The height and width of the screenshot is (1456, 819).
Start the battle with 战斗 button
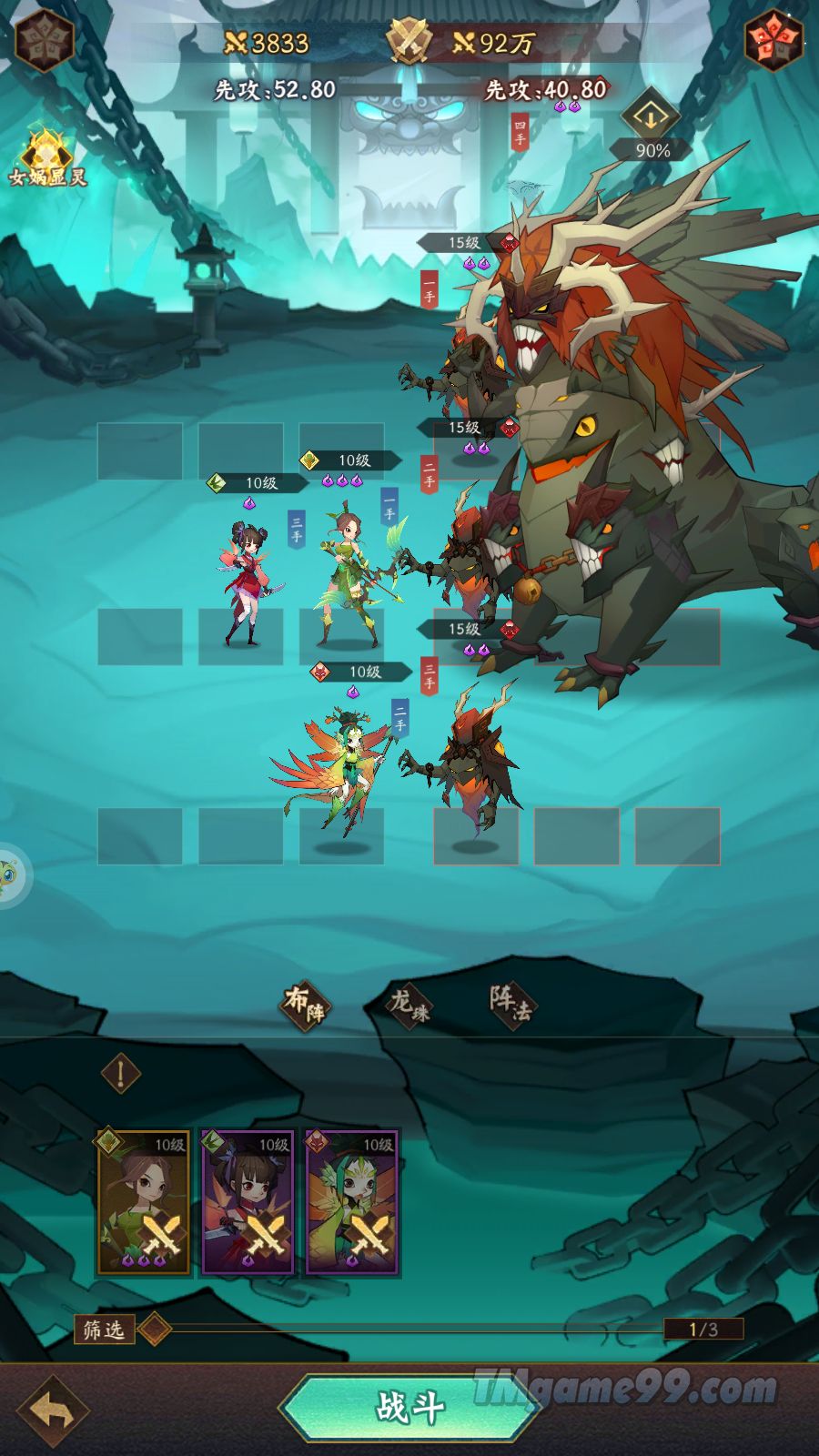[x=411, y=1407]
